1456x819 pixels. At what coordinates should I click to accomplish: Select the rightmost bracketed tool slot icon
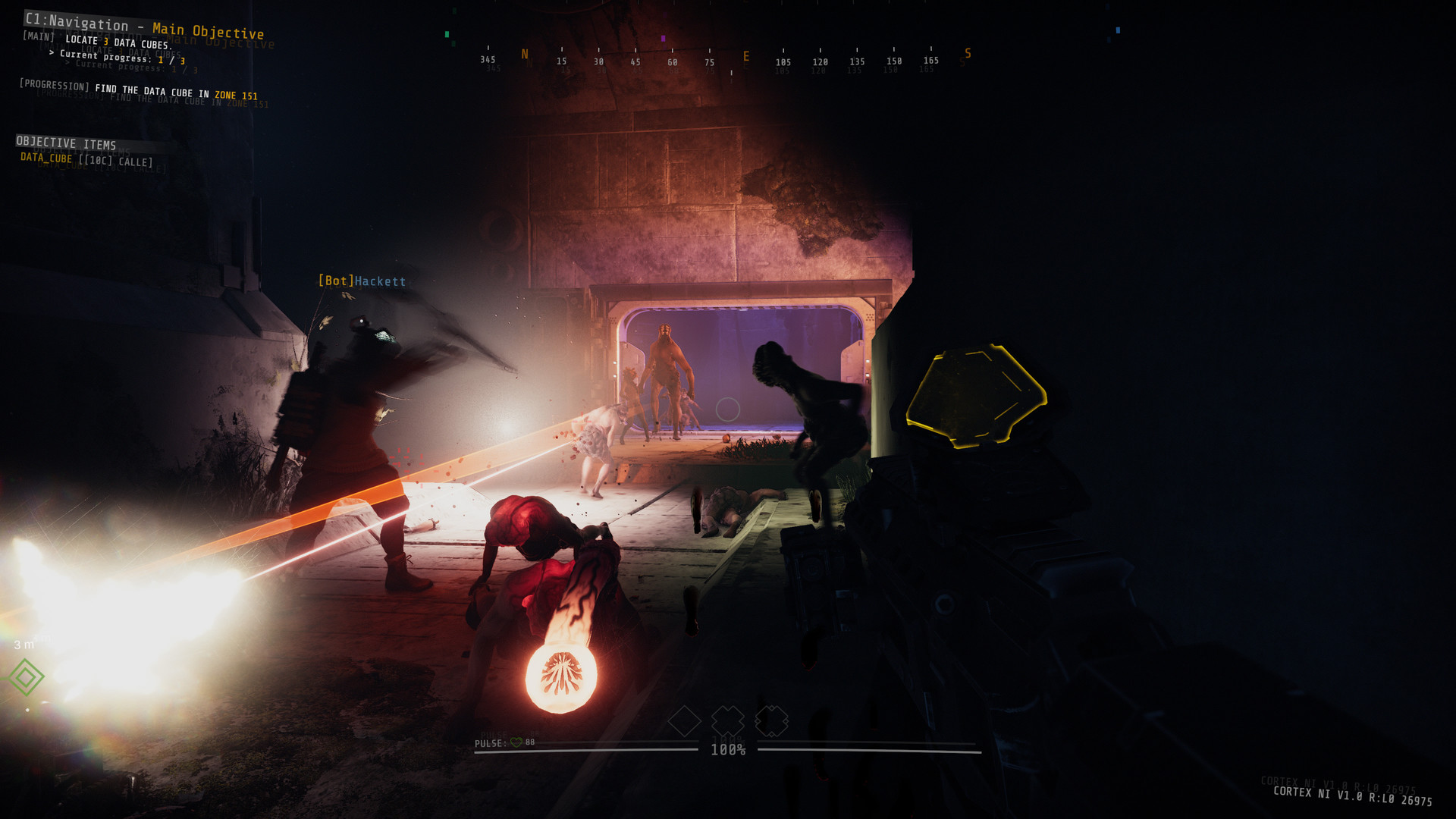[x=772, y=722]
